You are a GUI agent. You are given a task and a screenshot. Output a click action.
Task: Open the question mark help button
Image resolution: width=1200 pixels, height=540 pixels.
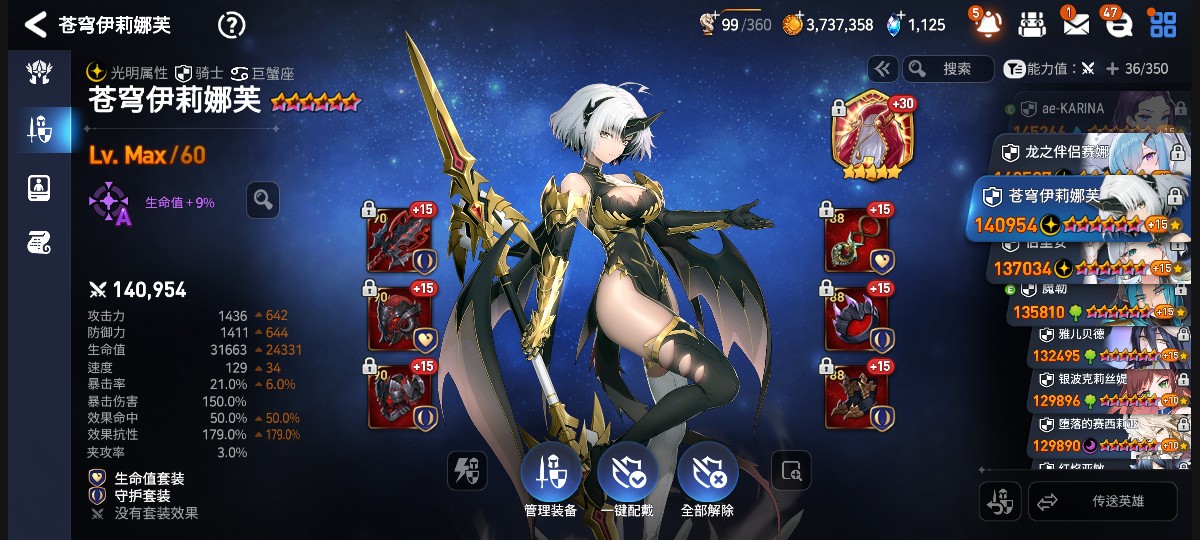(x=231, y=25)
